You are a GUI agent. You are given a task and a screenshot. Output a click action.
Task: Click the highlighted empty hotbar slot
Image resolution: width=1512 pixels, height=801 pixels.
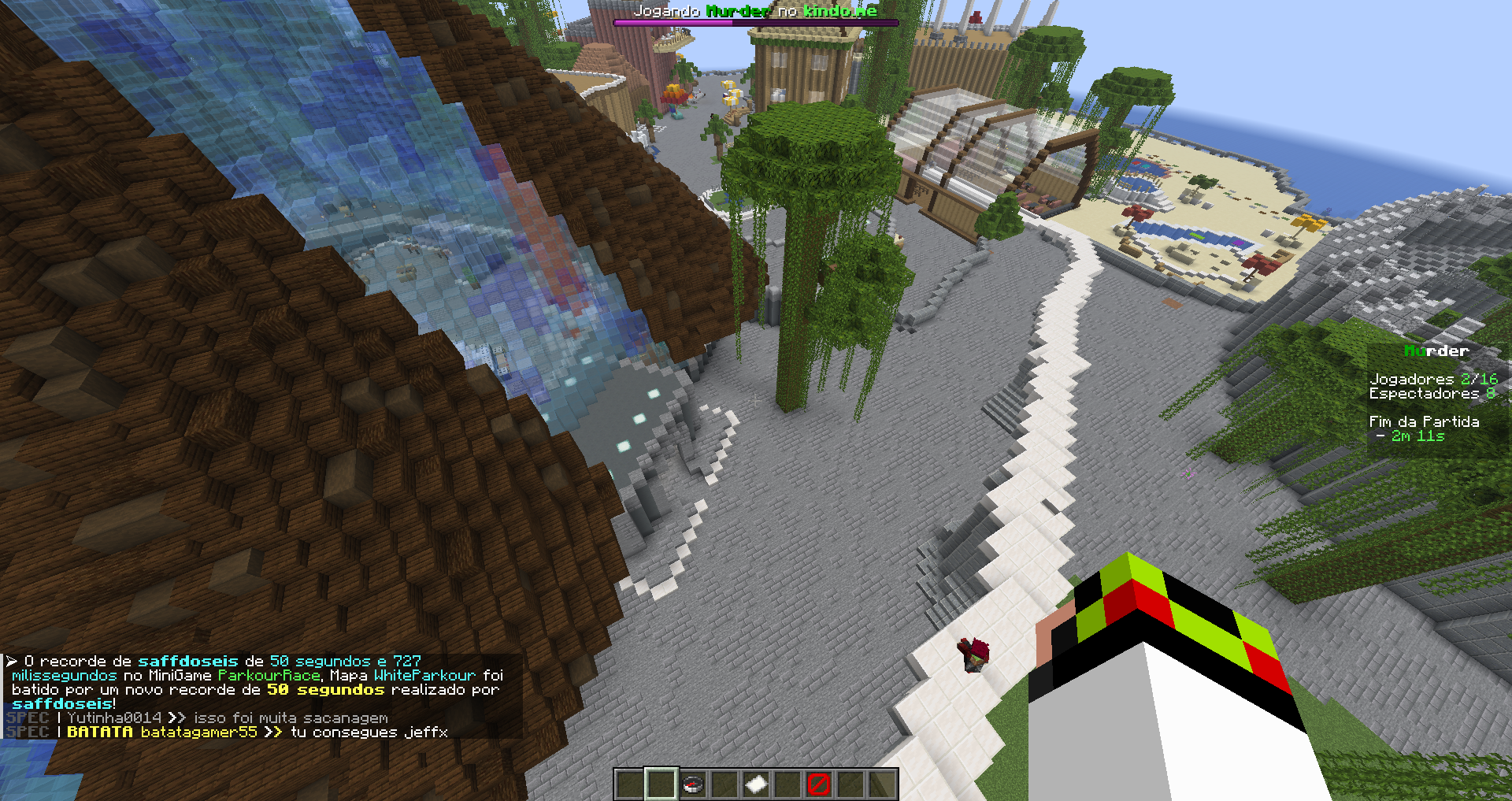pyautogui.click(x=661, y=784)
